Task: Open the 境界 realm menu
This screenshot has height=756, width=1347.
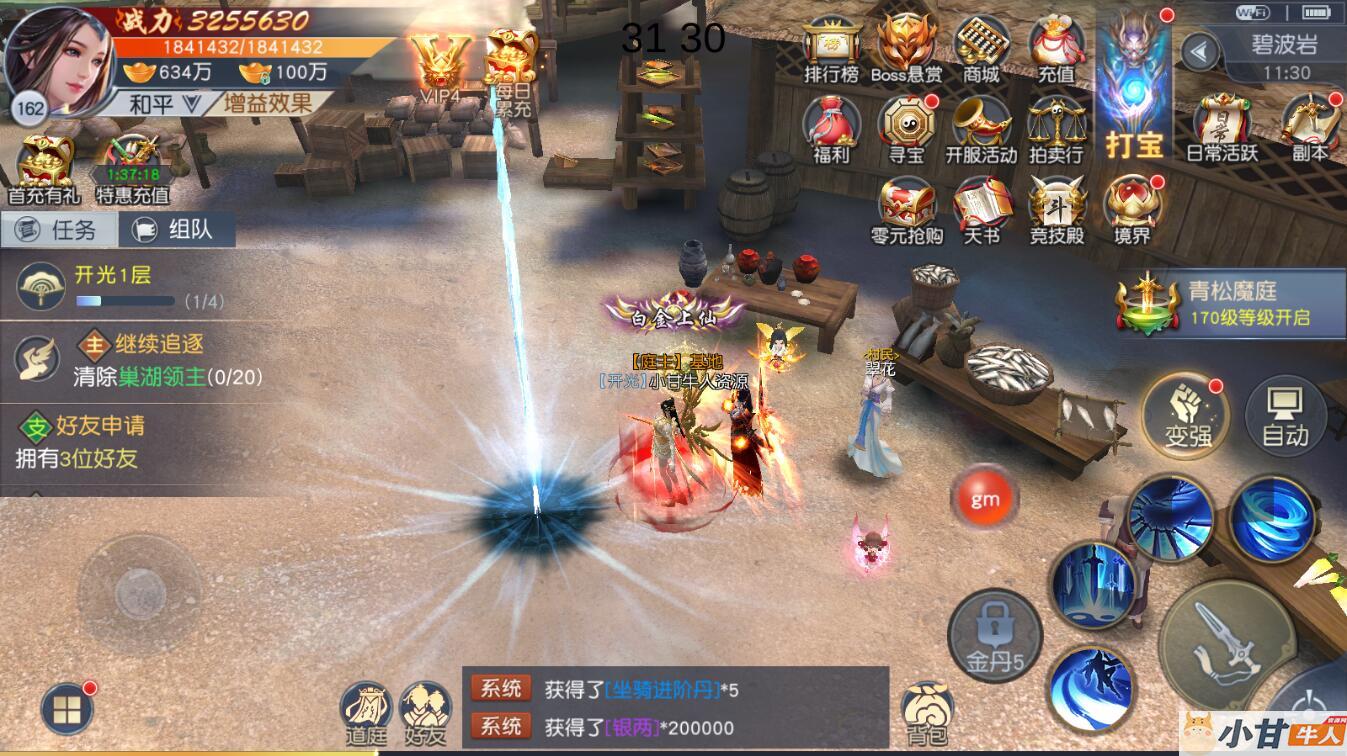Action: pyautogui.click(x=1133, y=208)
